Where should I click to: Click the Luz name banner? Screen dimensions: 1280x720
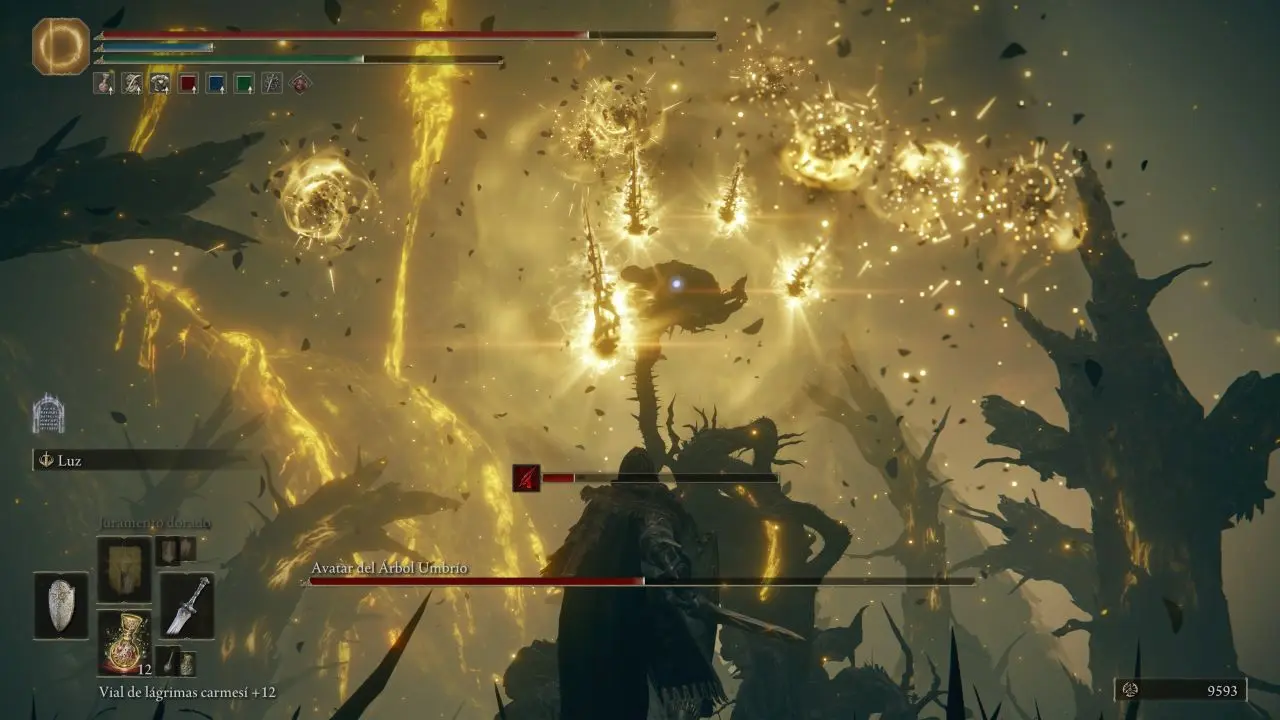(x=140, y=460)
